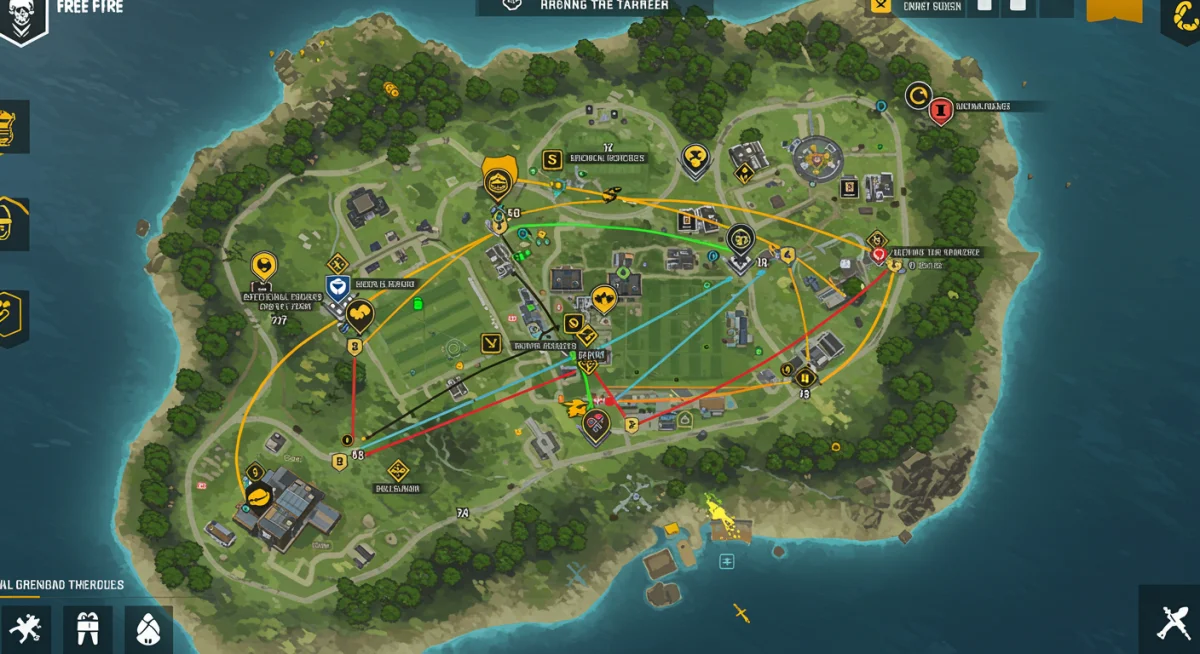Click the yellow pin above the central fields
Screen dimensions: 1200x654
[602, 298]
